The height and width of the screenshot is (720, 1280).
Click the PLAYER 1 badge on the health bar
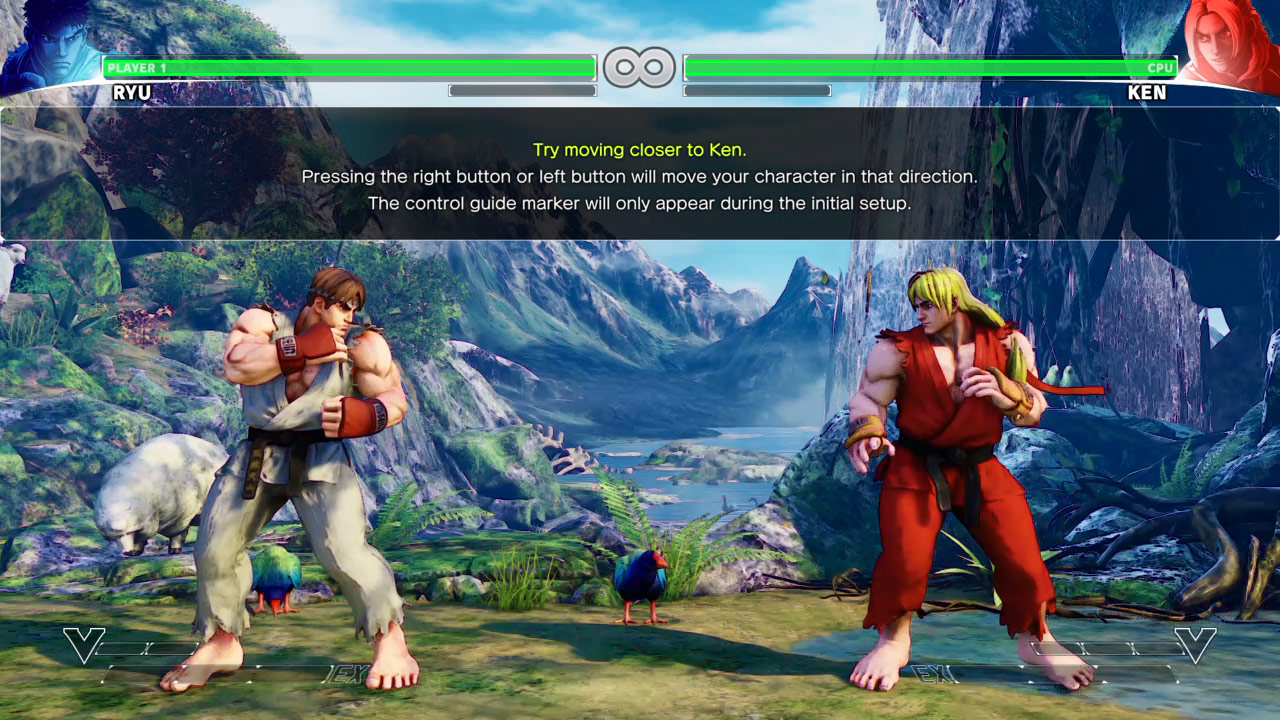click(135, 68)
